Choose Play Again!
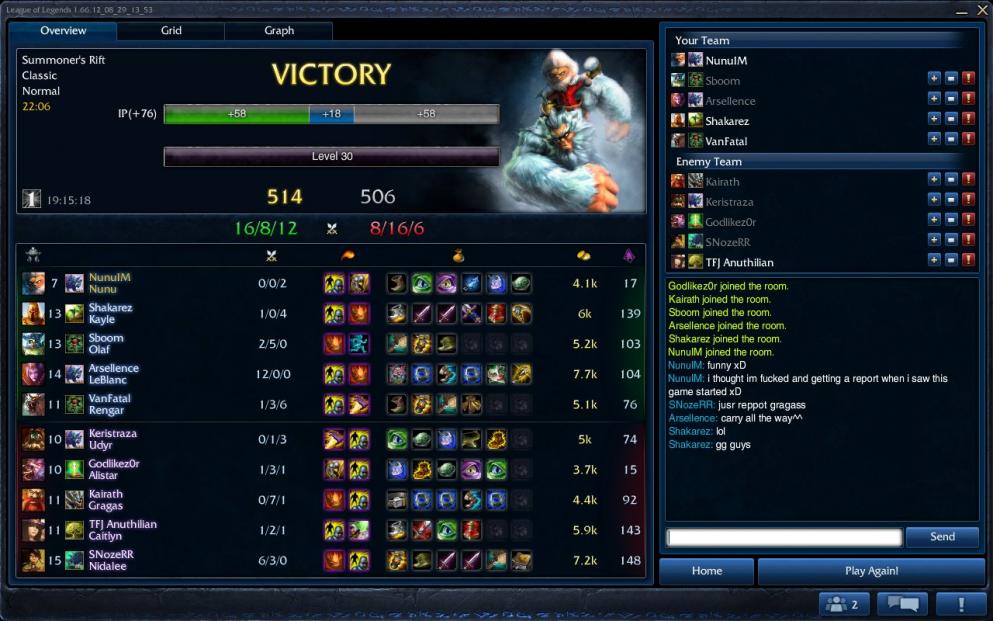993x621 pixels. tap(871, 571)
